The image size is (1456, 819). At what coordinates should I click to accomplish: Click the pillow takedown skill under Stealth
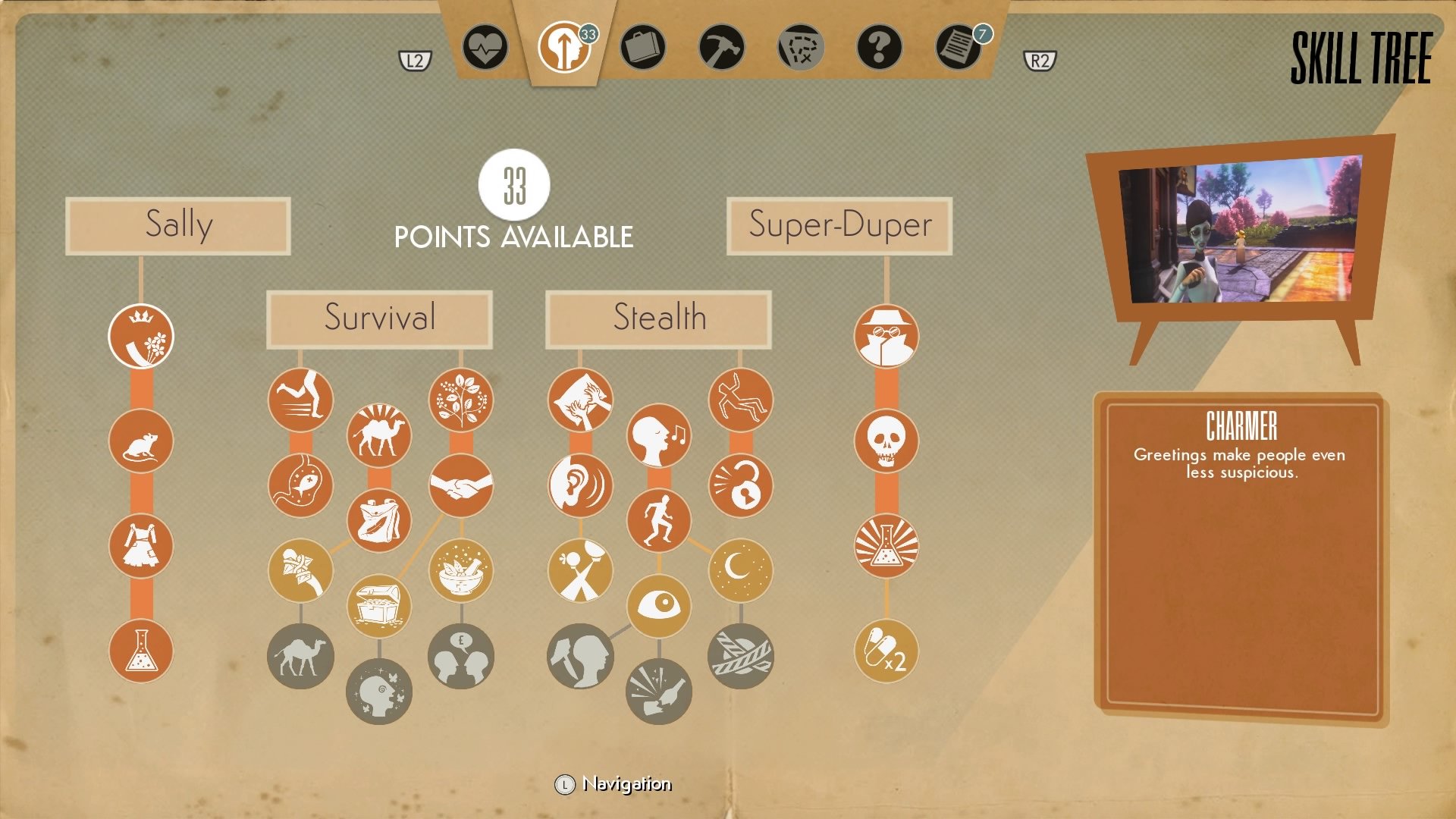(580, 400)
